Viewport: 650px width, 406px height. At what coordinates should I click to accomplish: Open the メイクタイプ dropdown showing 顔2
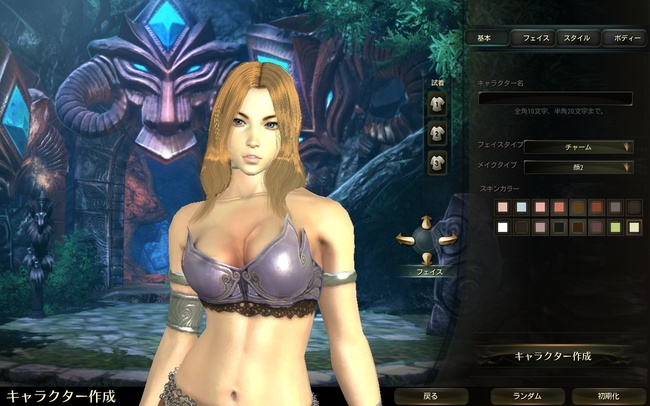tap(578, 167)
